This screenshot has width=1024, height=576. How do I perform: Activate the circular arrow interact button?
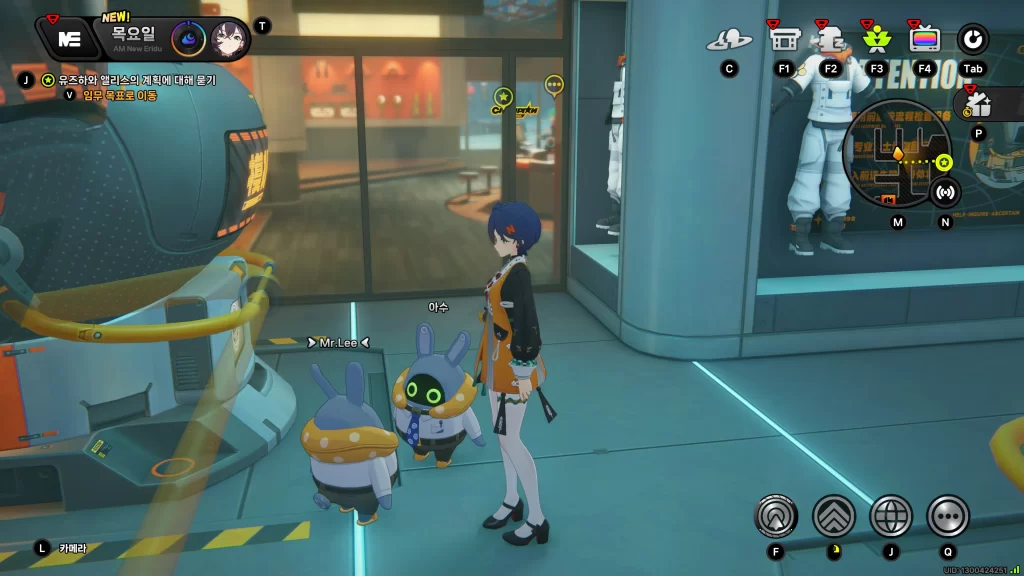(776, 516)
